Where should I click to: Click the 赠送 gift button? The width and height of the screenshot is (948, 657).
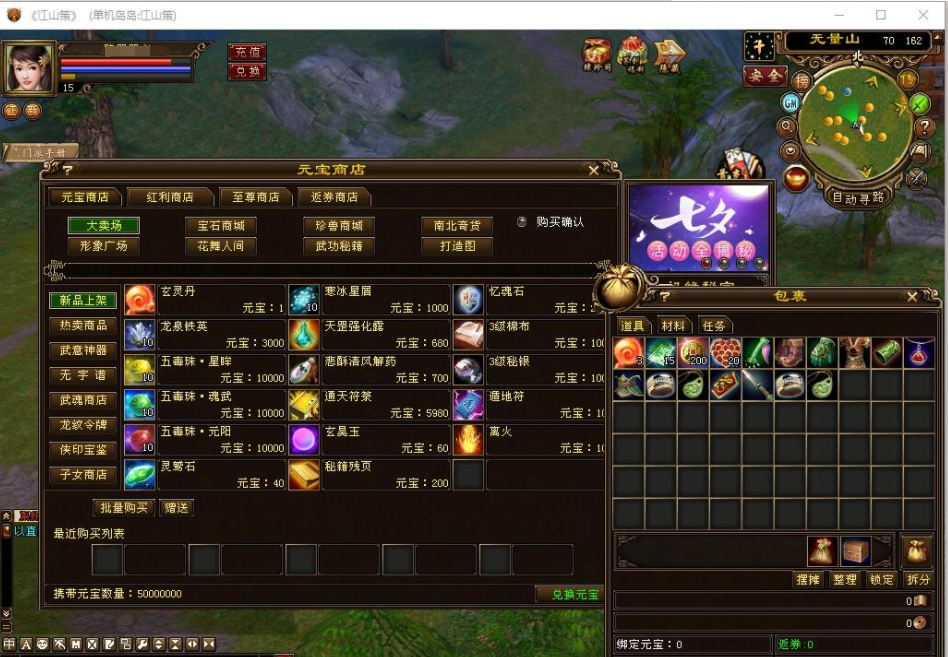[x=176, y=508]
